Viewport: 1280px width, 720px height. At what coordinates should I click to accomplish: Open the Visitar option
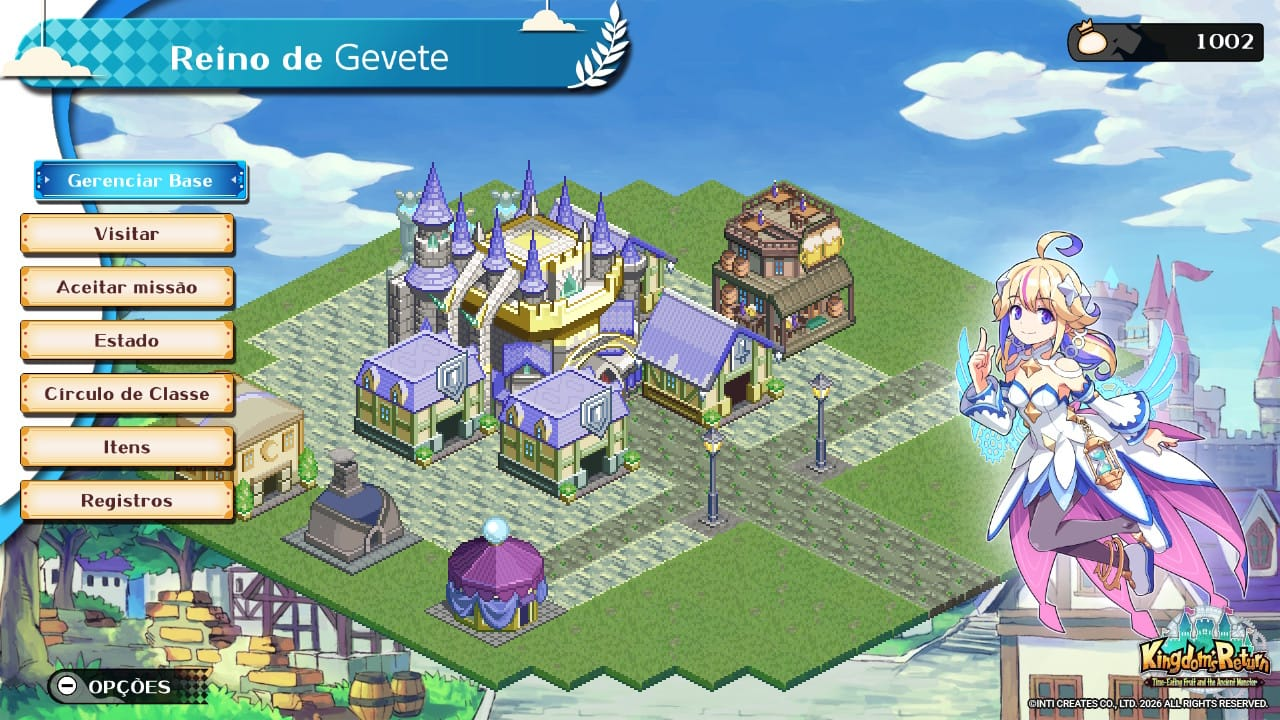(127, 234)
